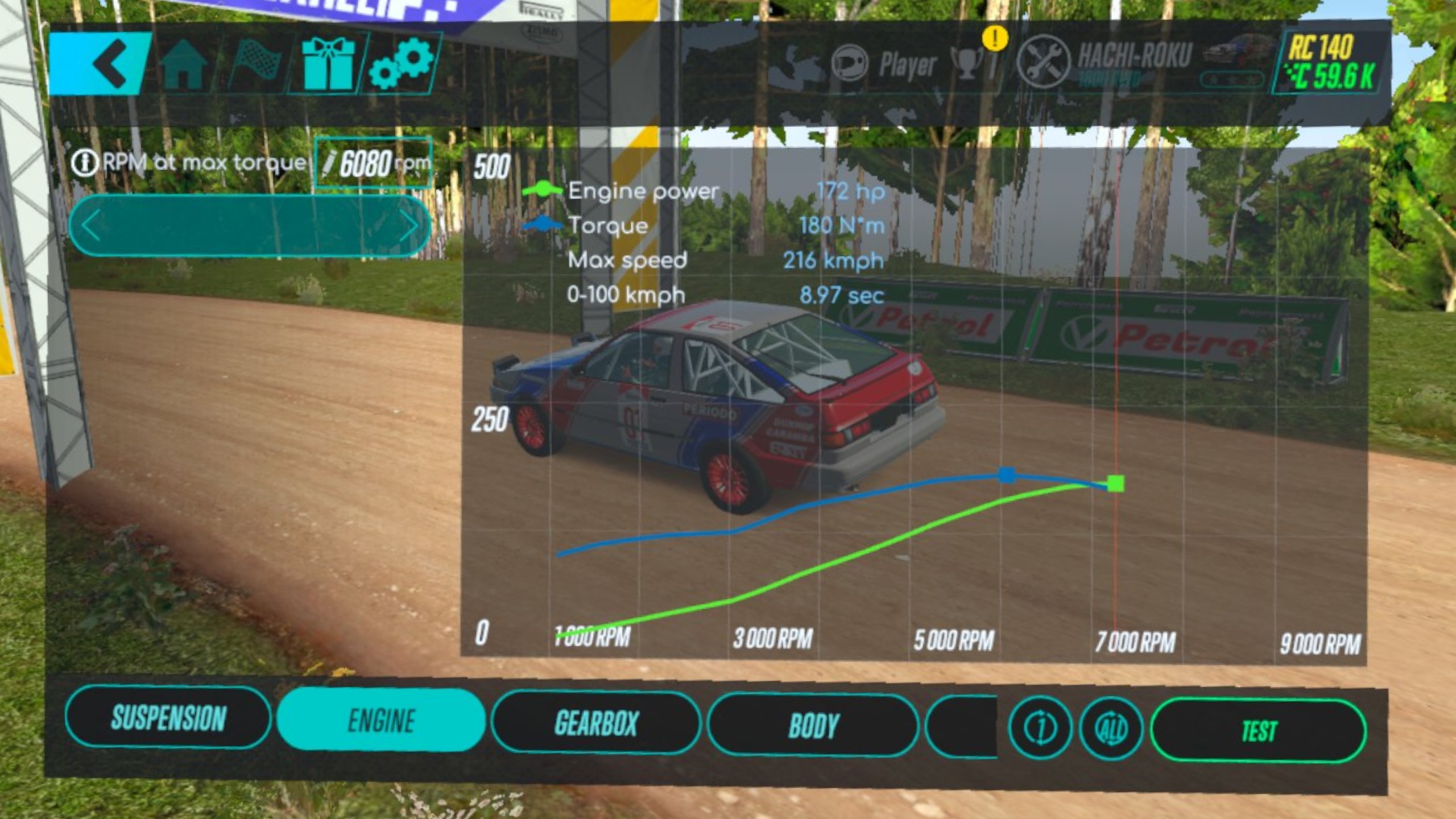
Task: Switch to the Gearbox tab
Action: [x=595, y=723]
